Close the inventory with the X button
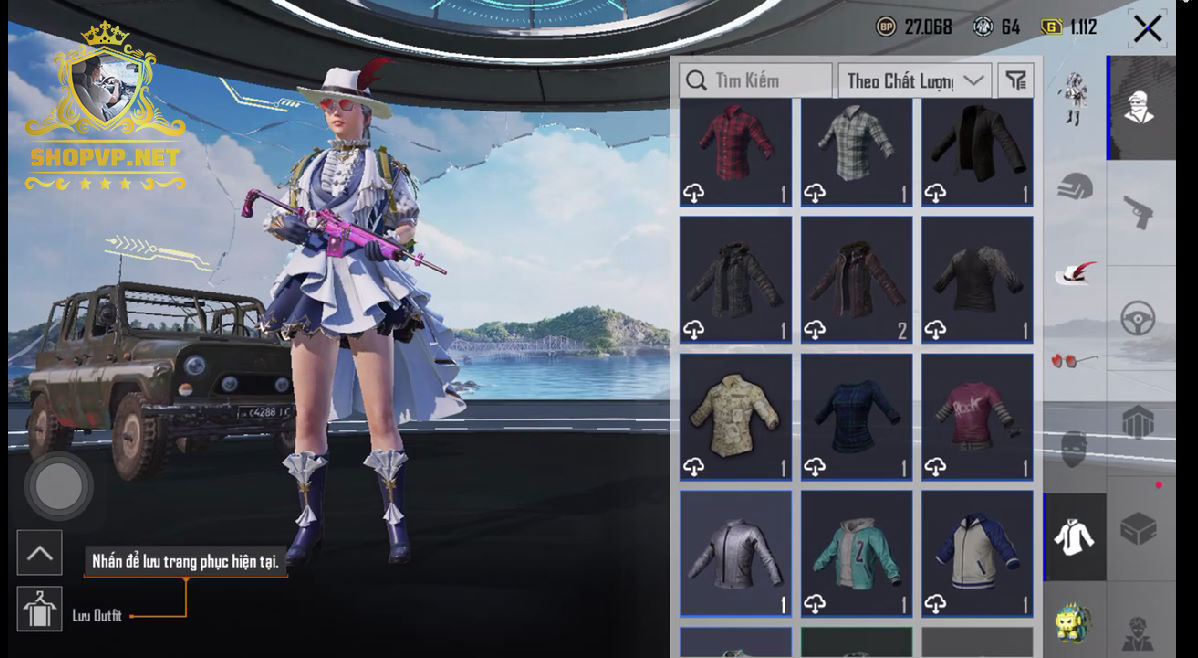This screenshot has width=1198, height=658. [x=1147, y=28]
